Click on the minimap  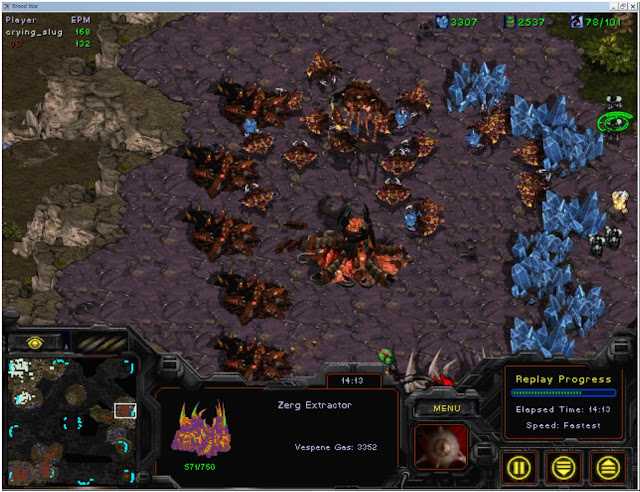72,420
